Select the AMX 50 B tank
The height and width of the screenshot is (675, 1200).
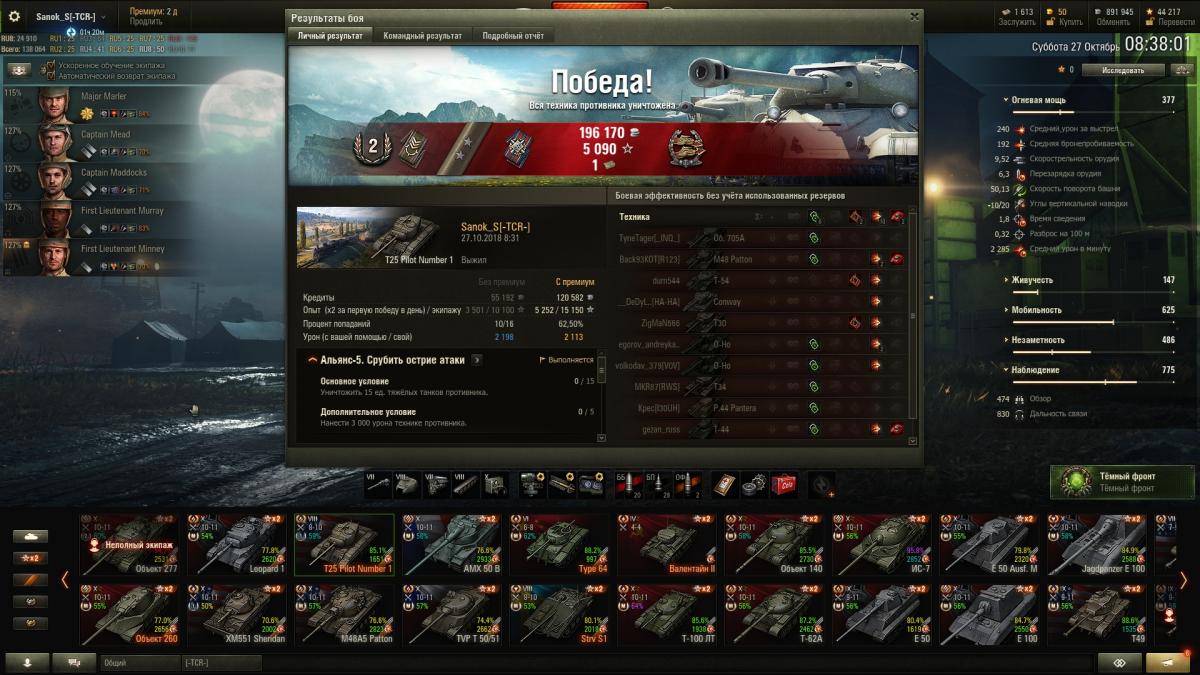pos(452,545)
